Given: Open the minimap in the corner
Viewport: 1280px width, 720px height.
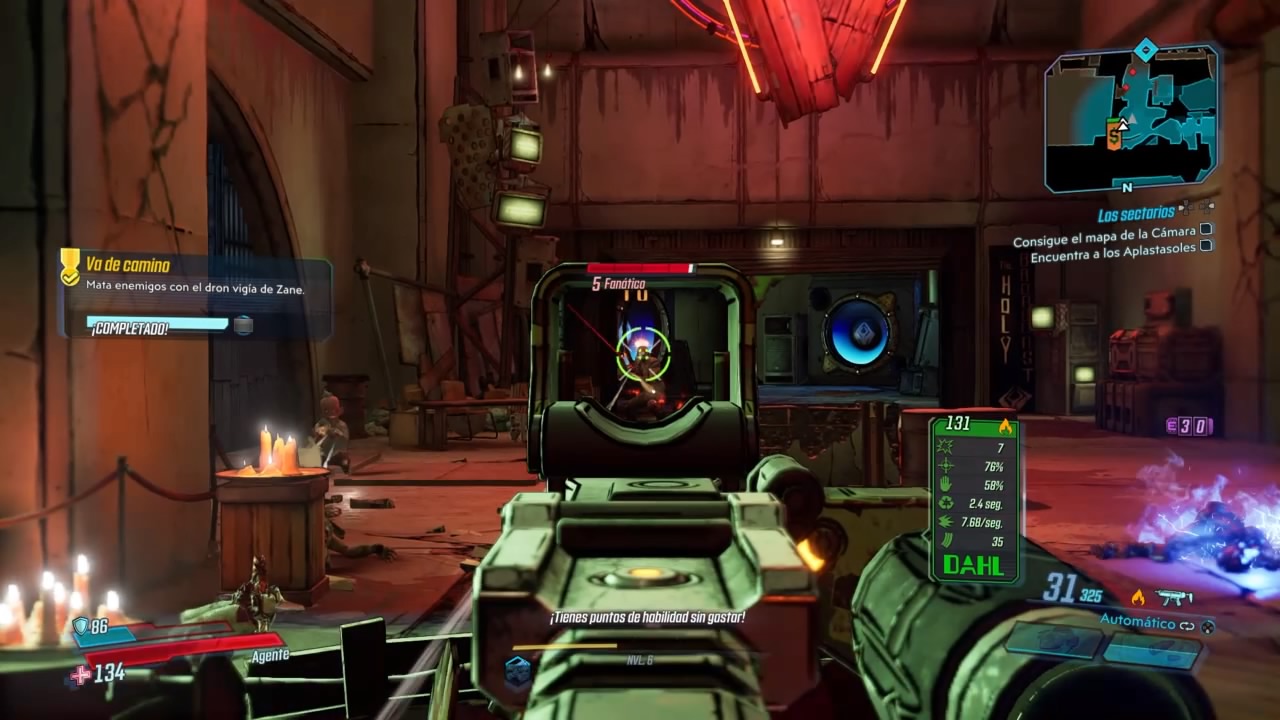Looking at the screenshot, I should coord(1131,118).
